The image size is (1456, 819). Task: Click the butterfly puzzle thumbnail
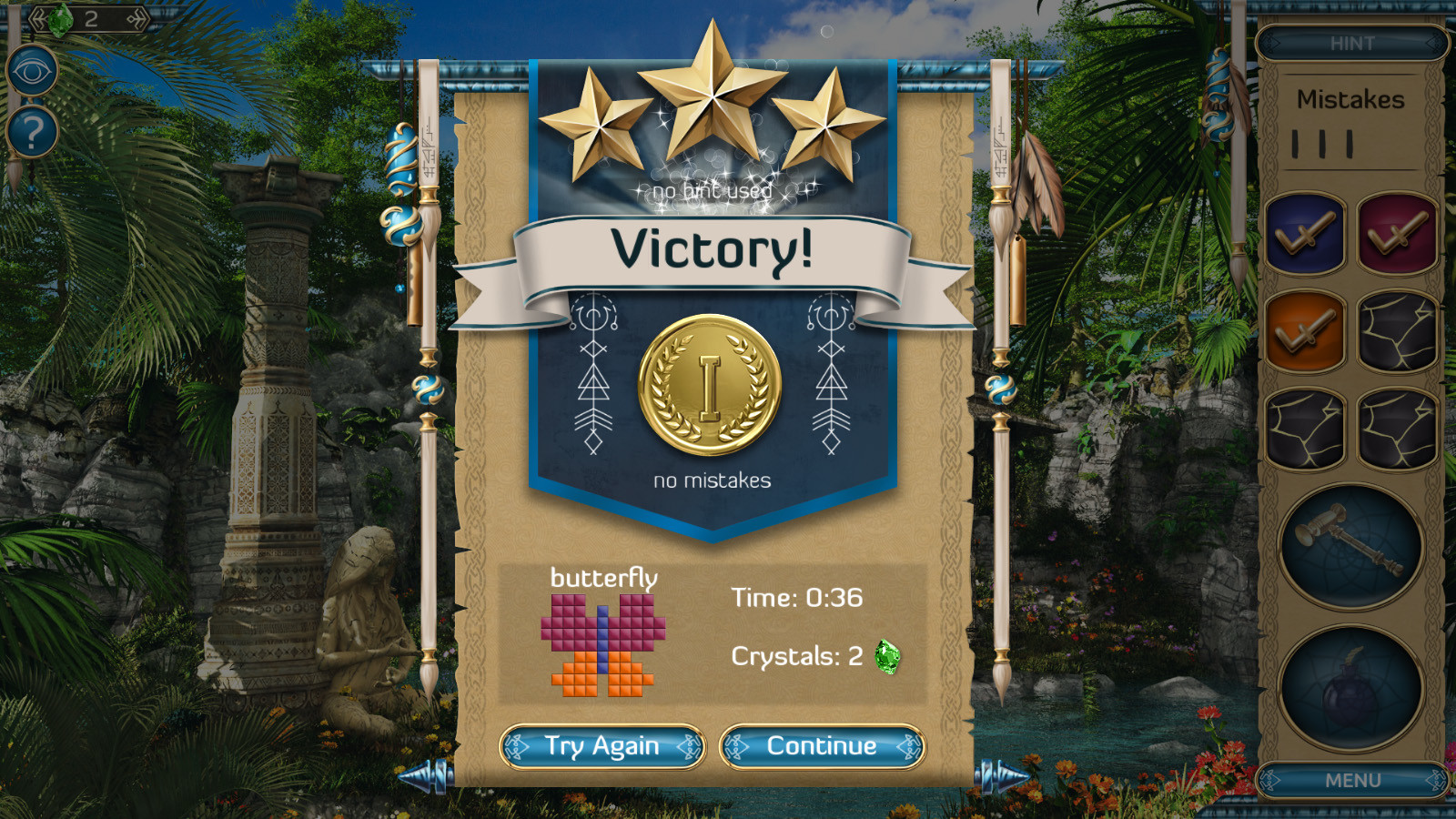(x=603, y=646)
